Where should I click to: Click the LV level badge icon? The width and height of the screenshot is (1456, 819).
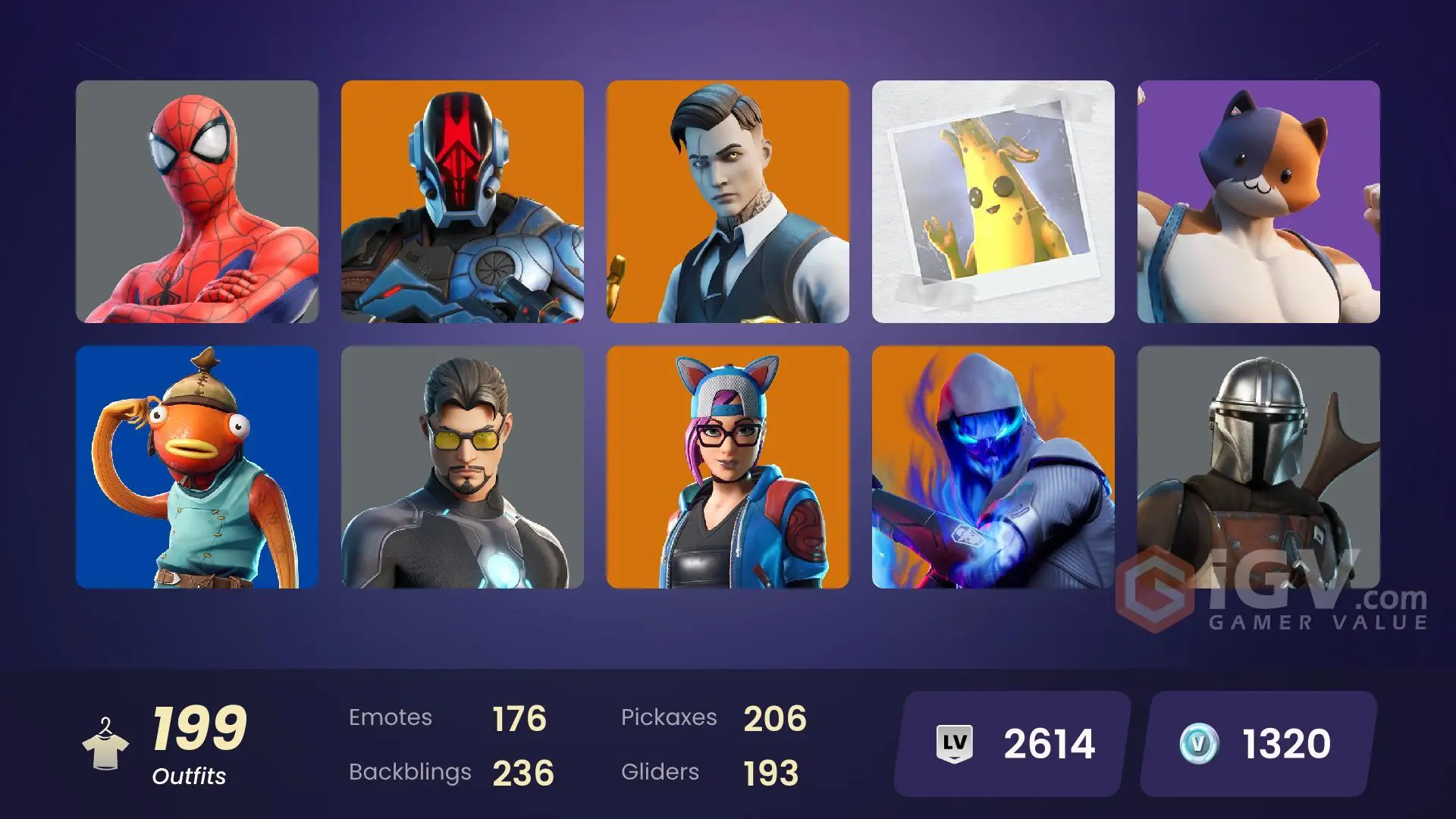point(955,742)
